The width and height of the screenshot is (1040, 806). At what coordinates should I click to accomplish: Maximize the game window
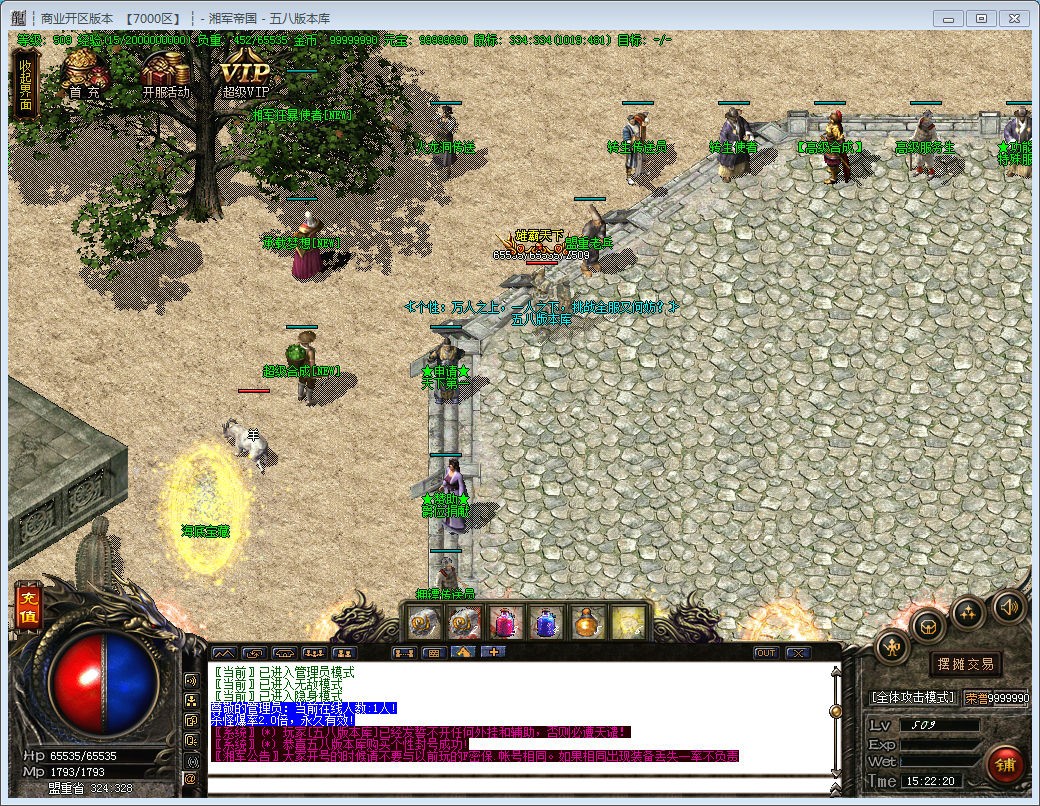[x=981, y=18]
